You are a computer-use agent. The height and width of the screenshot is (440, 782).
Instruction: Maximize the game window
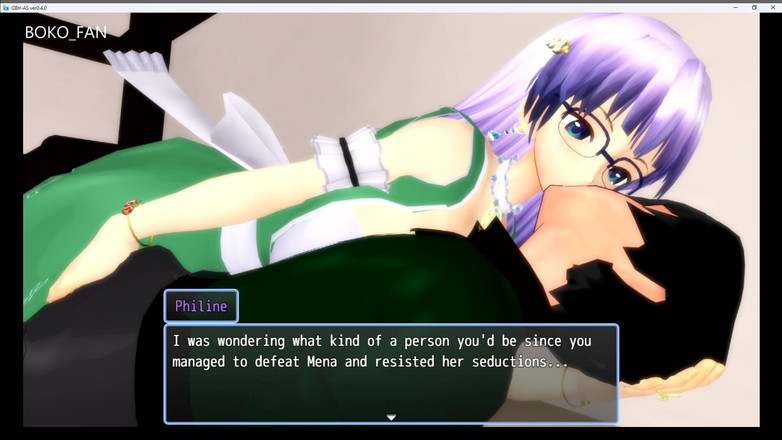coord(754,6)
